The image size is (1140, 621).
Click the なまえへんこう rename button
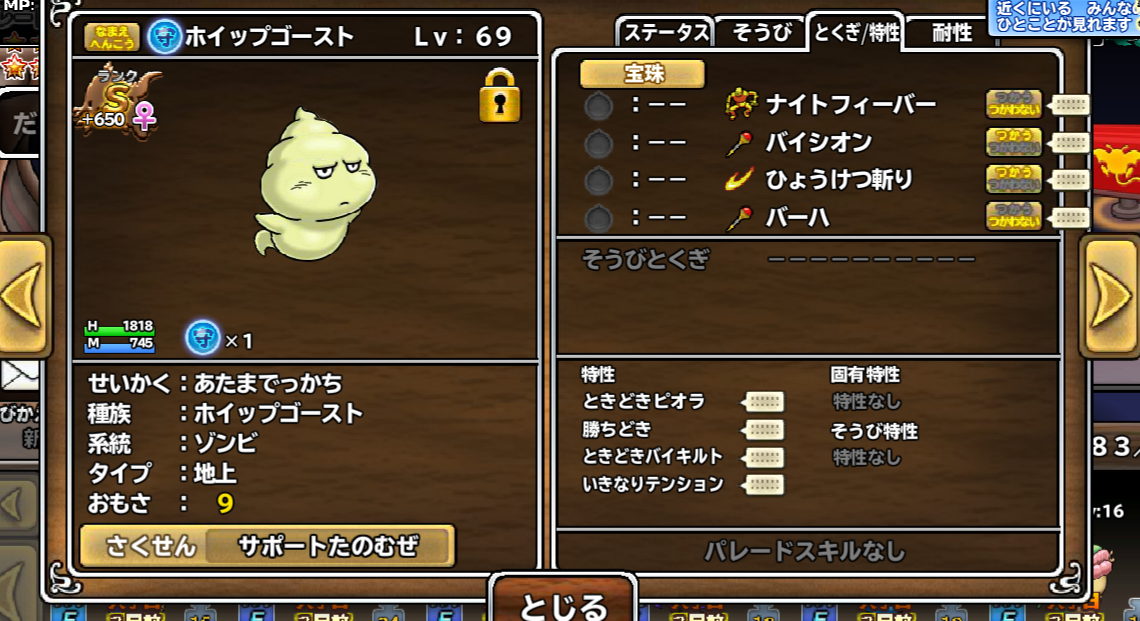click(112, 38)
